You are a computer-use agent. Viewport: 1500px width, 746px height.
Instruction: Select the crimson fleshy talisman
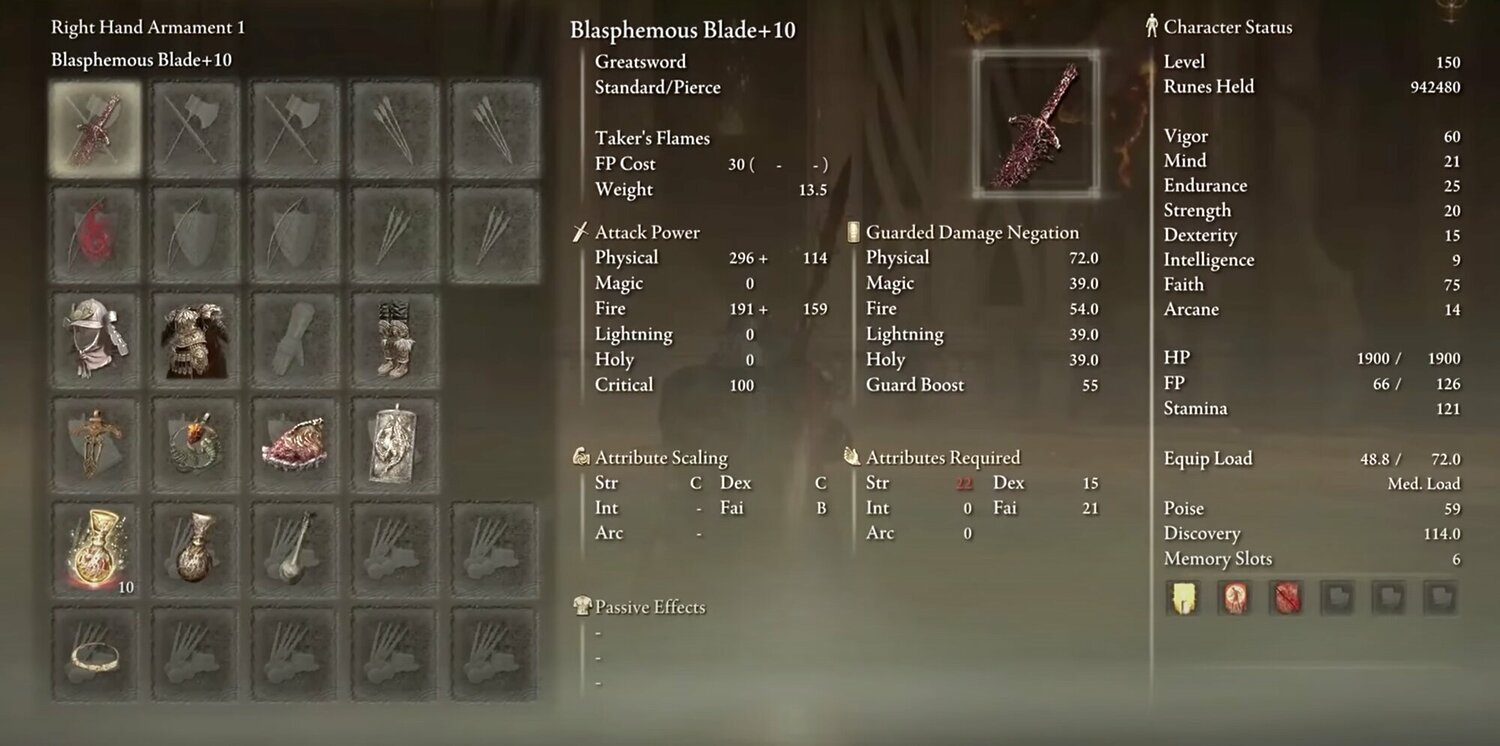click(294, 443)
